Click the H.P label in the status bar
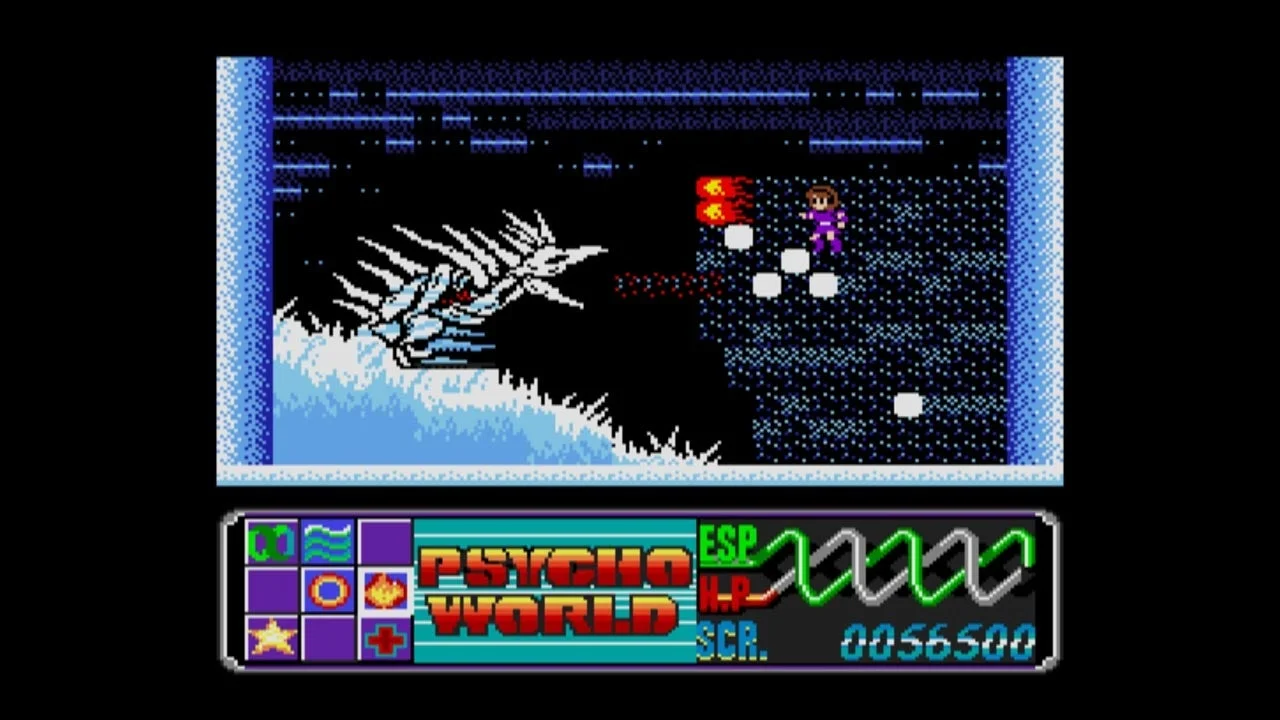This screenshot has height=720, width=1280. tap(723, 591)
